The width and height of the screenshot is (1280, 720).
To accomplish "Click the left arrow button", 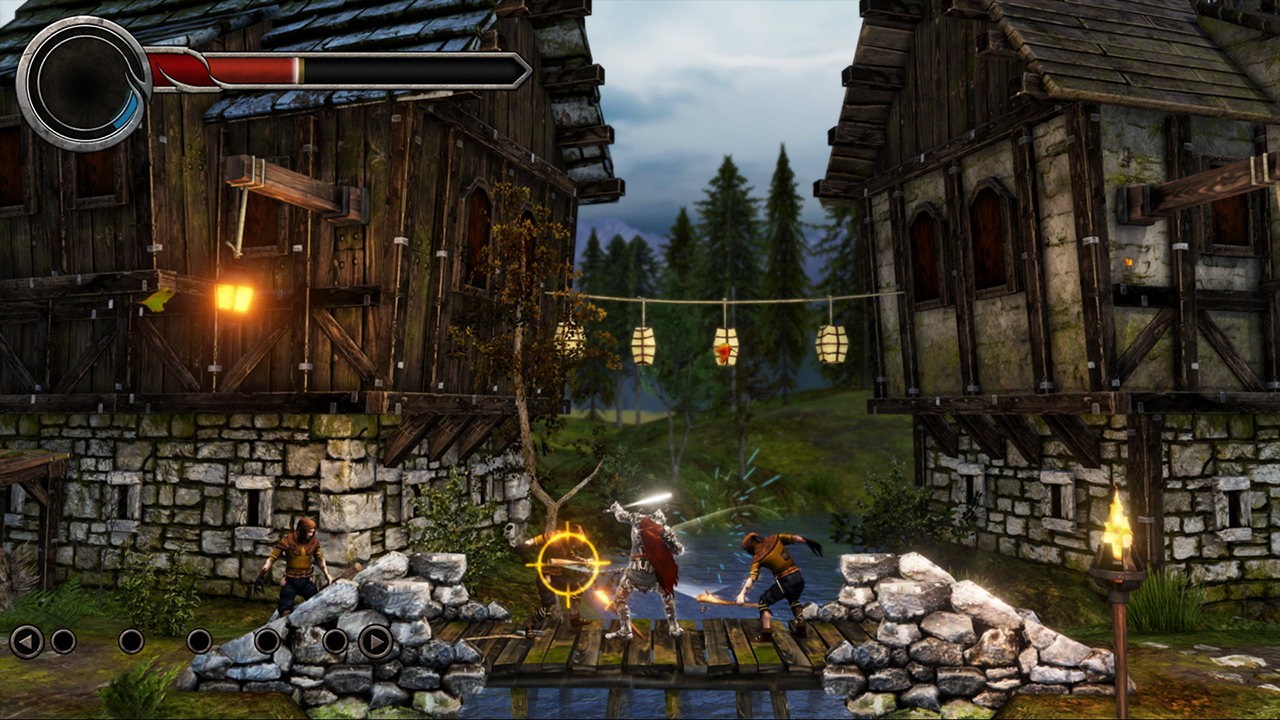I will (x=26, y=641).
